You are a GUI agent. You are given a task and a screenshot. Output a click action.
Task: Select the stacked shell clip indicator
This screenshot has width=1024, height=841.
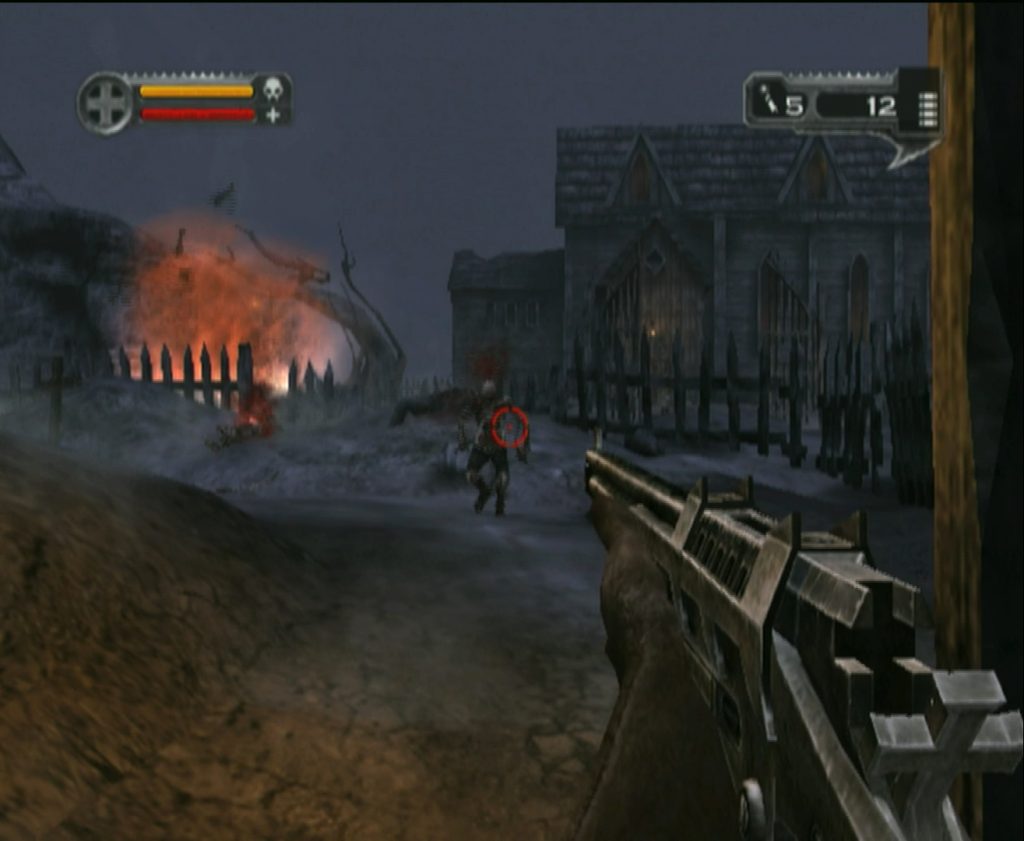(927, 109)
